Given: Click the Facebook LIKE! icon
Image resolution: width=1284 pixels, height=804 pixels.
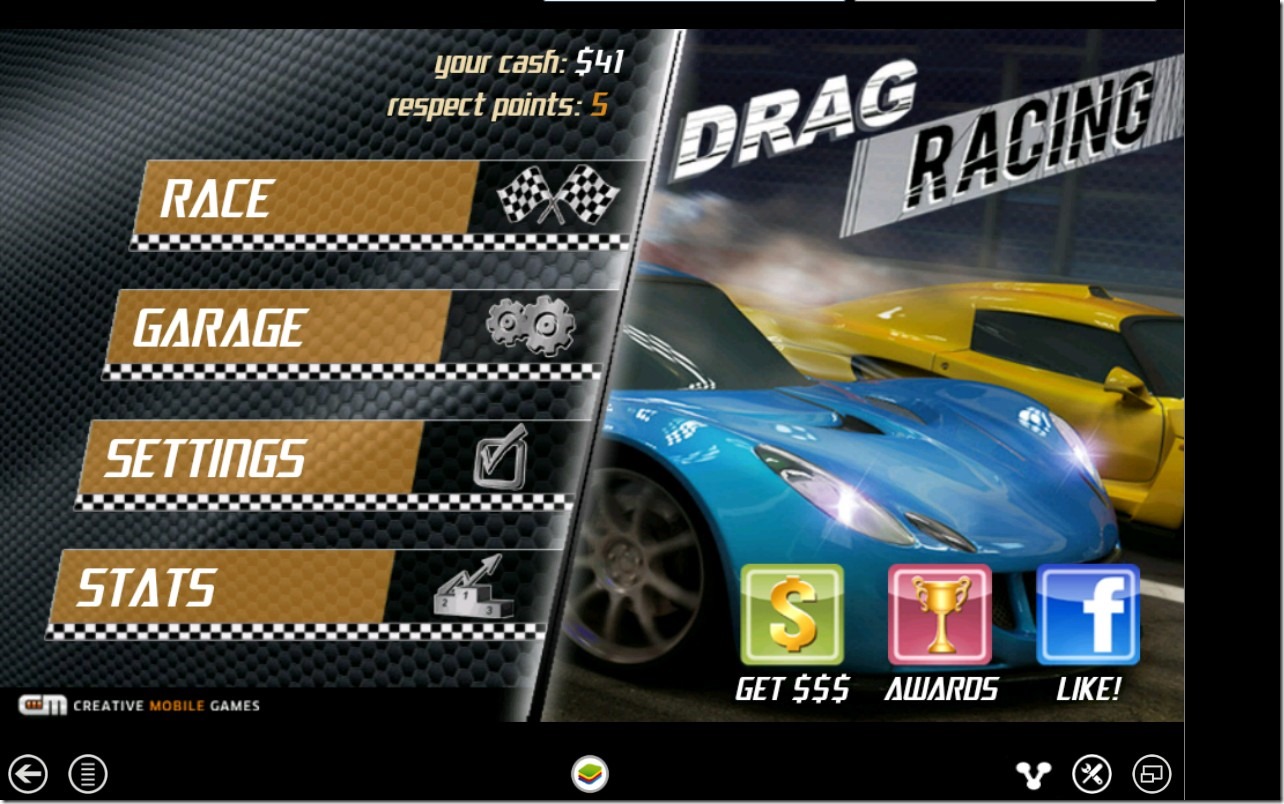Looking at the screenshot, I should (1088, 615).
